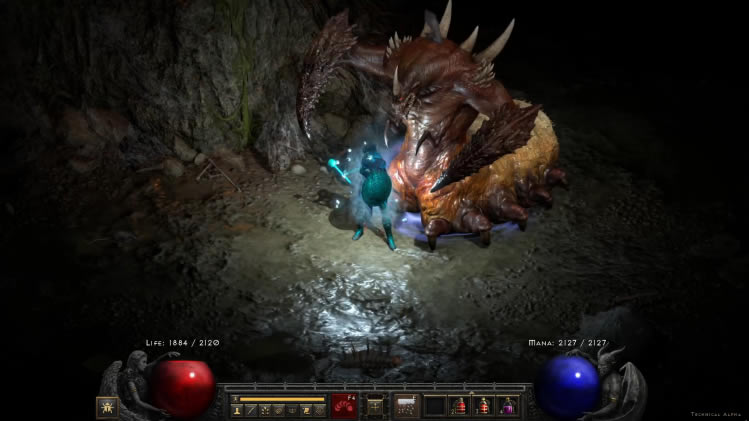Click the plus button in the center of the panel
Viewport: 749px width, 421px height.
tap(375, 406)
